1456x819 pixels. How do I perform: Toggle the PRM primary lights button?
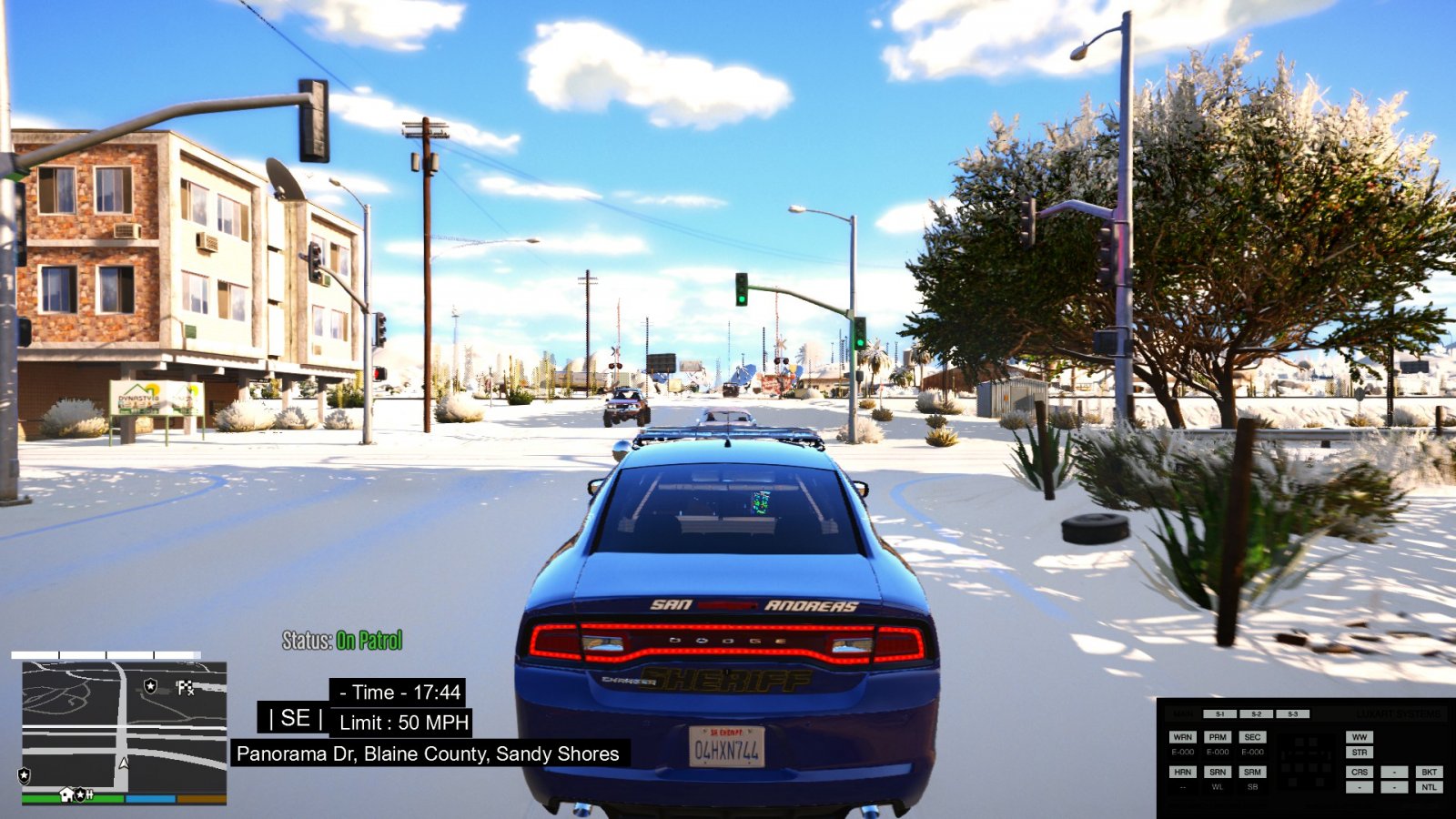pyautogui.click(x=1218, y=737)
